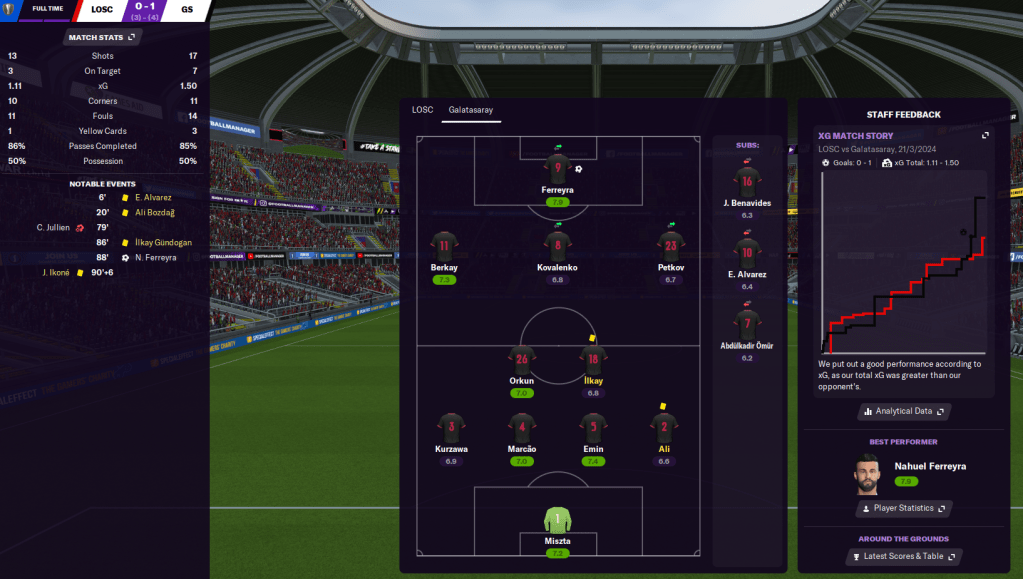This screenshot has width=1023, height=579.
Task: Select striker Ferreyra on the pitch
Action: [557, 169]
